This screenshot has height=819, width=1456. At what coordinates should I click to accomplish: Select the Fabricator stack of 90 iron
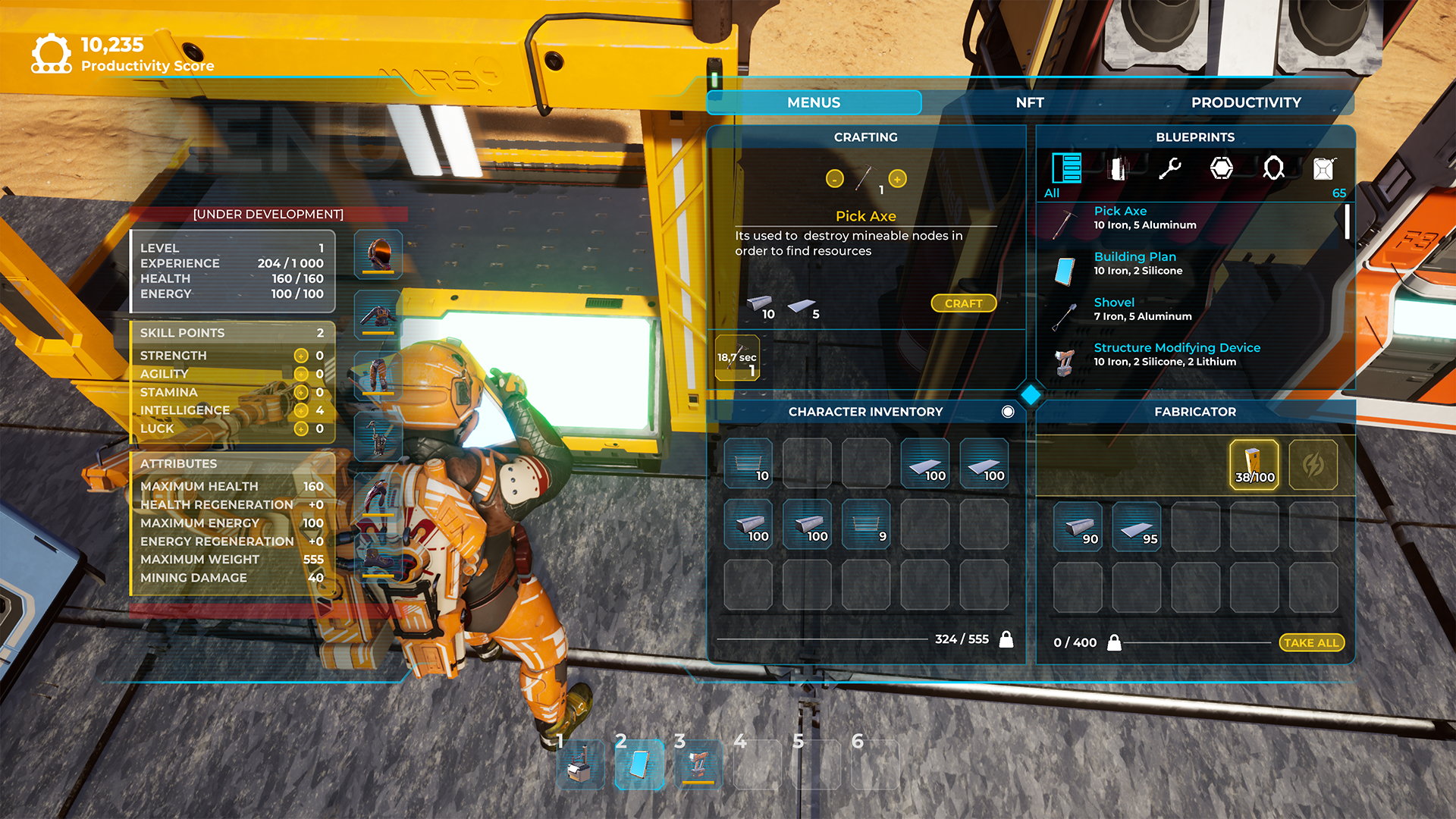[x=1078, y=526]
